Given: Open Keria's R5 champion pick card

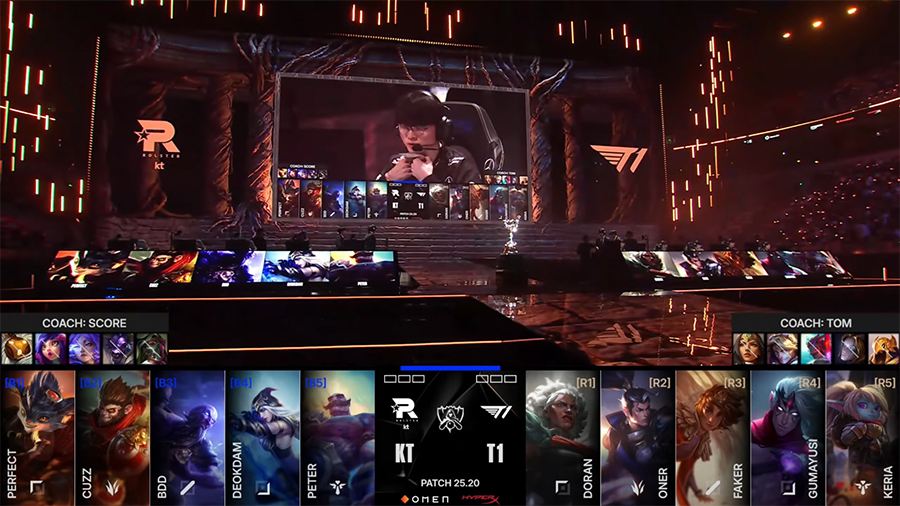Looking at the screenshot, I should coord(862,437).
